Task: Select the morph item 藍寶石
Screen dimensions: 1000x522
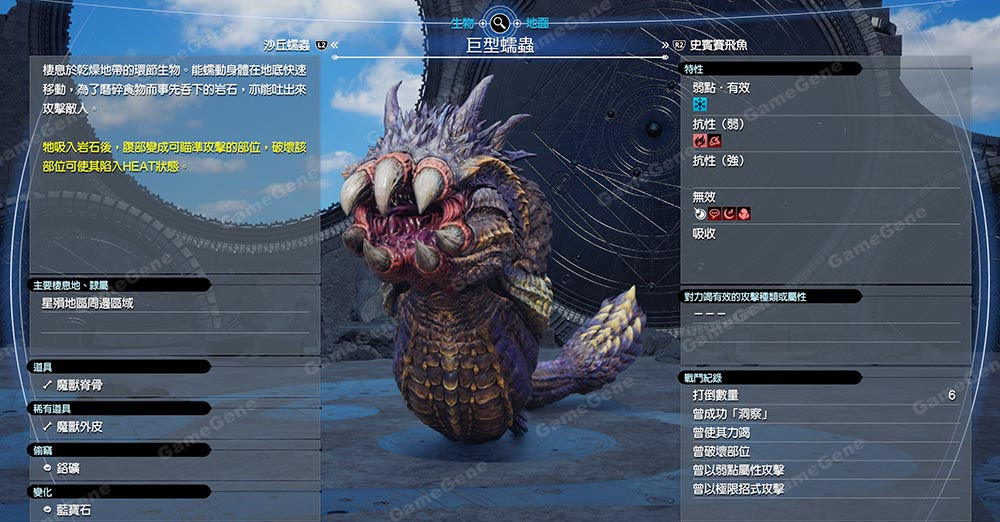Action: (x=73, y=510)
